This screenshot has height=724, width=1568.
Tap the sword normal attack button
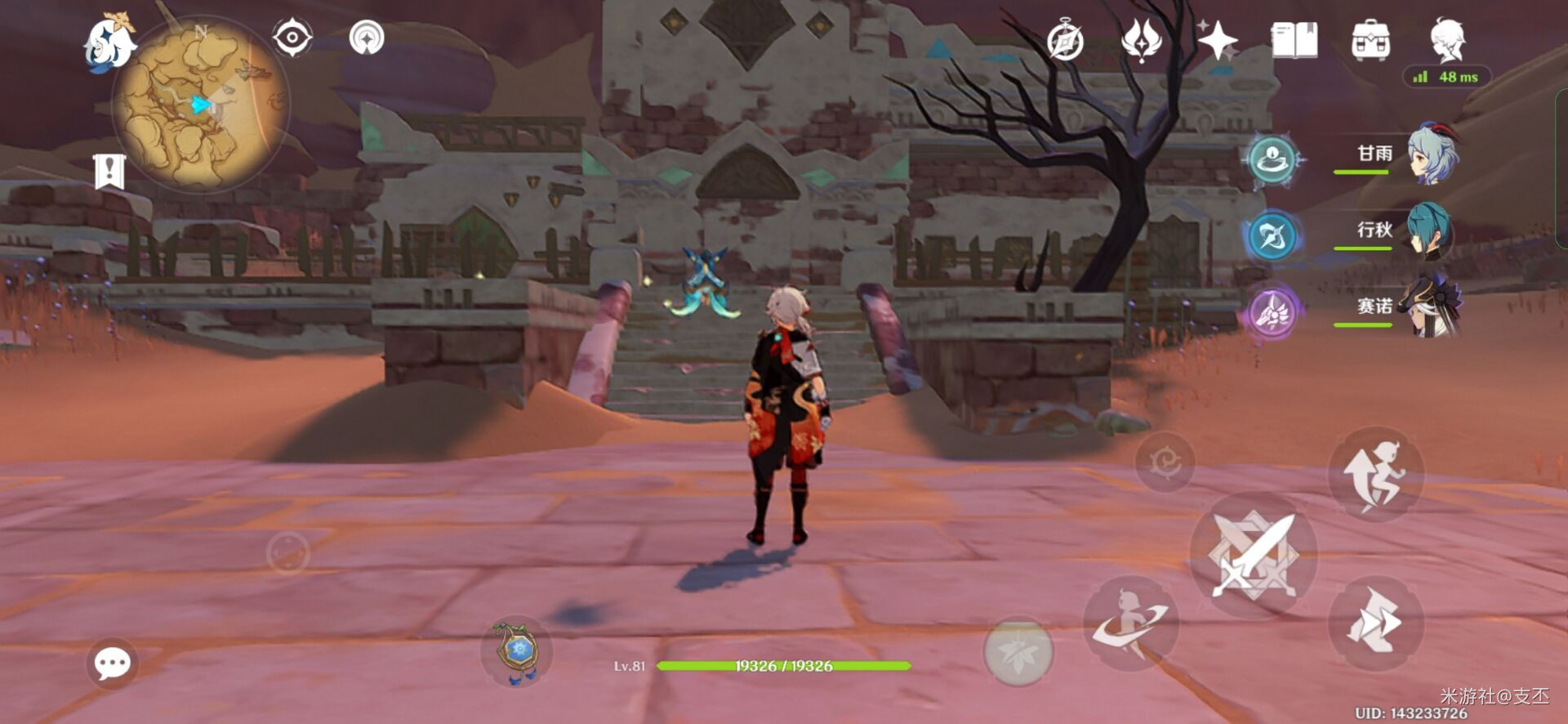tap(1254, 555)
